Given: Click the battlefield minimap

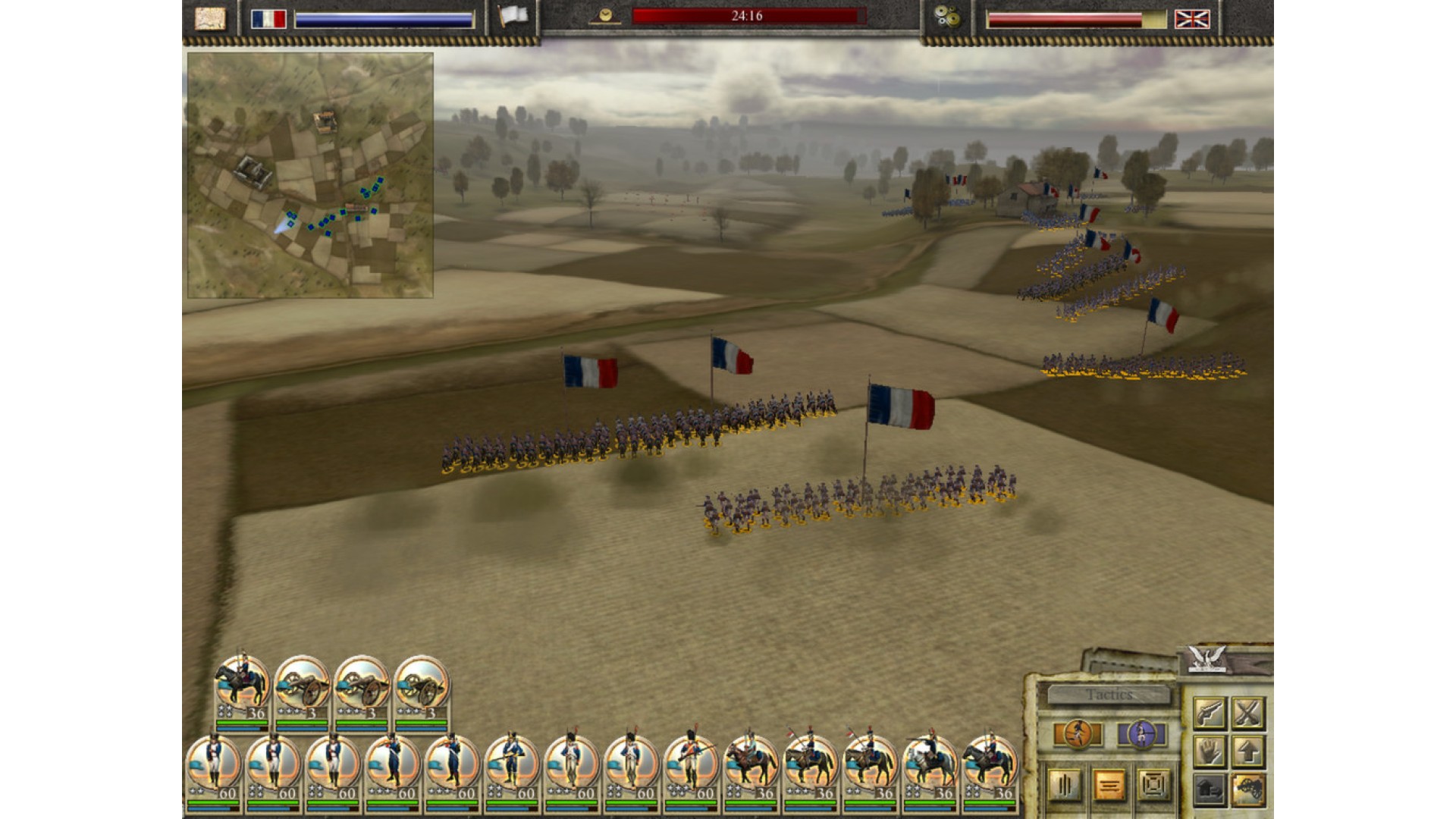Looking at the screenshot, I should point(310,175).
